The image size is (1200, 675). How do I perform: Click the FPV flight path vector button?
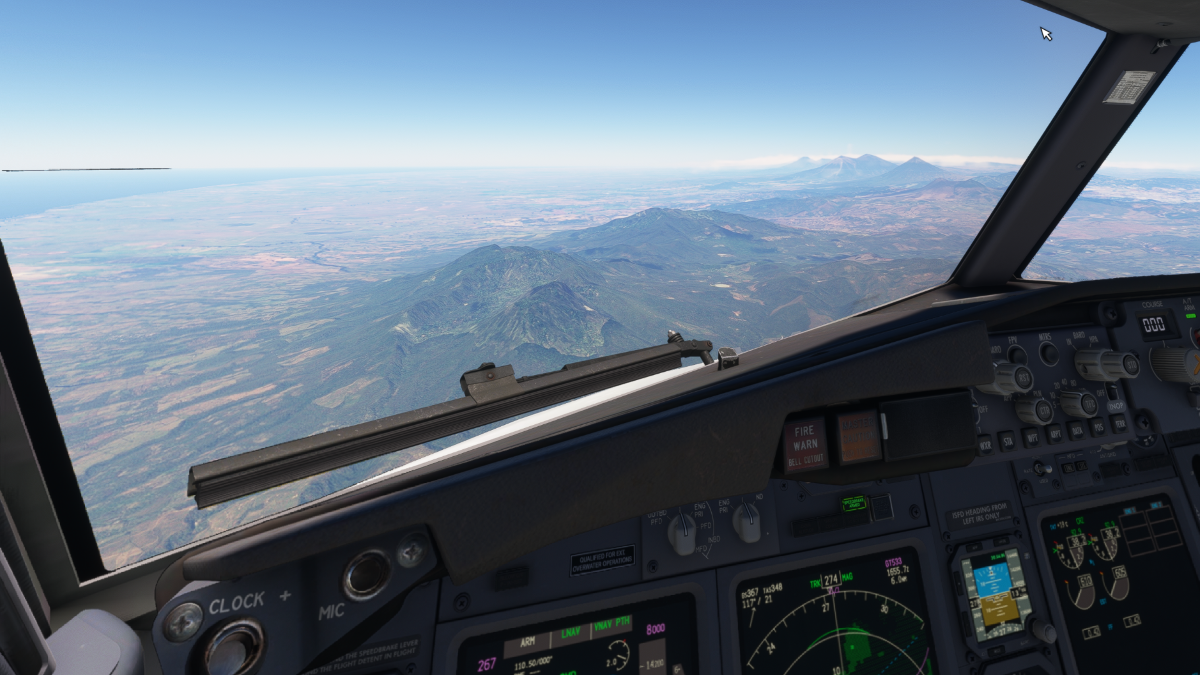pos(1016,354)
